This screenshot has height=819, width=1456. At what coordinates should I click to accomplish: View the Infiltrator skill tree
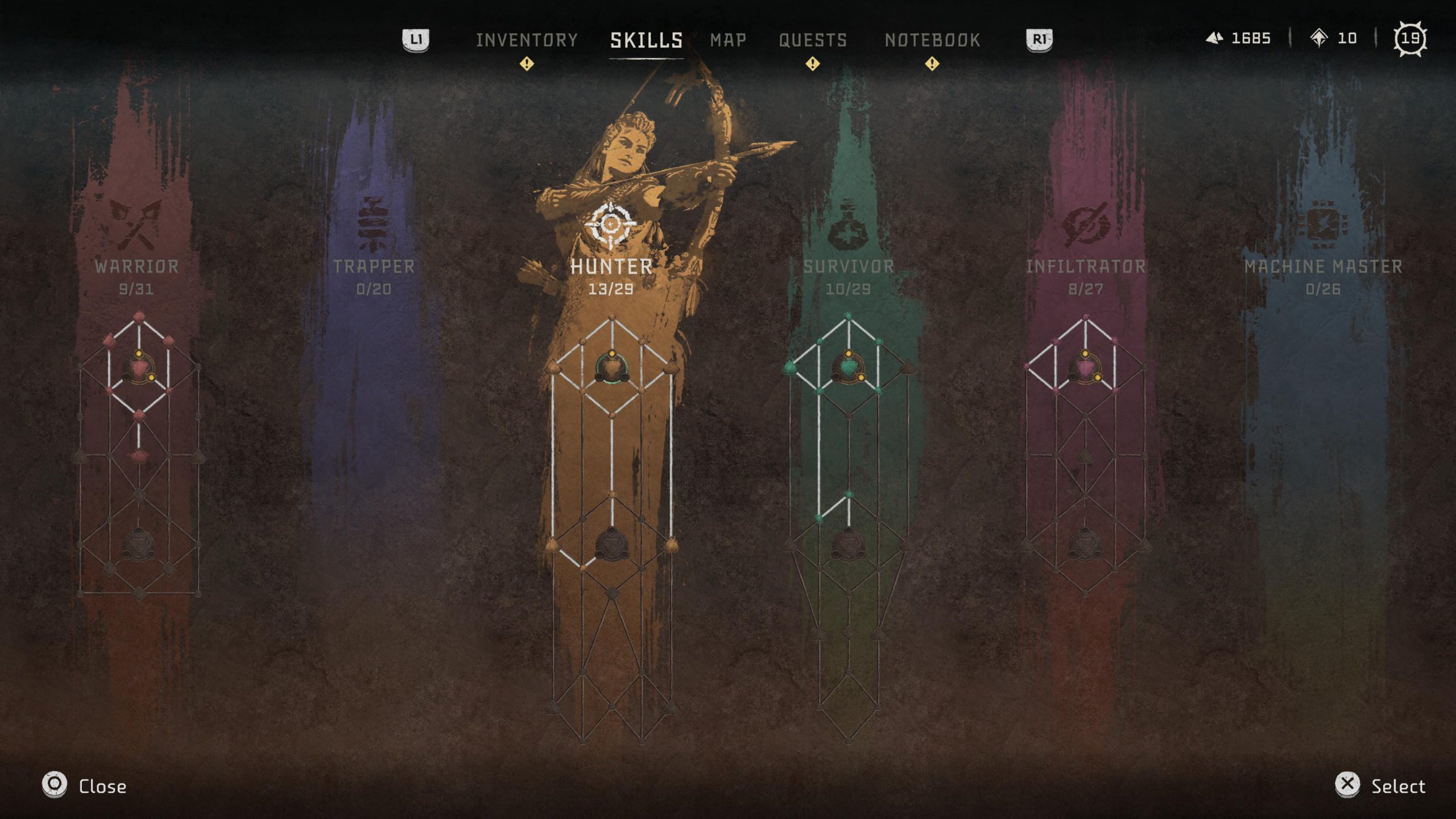pos(1085,266)
